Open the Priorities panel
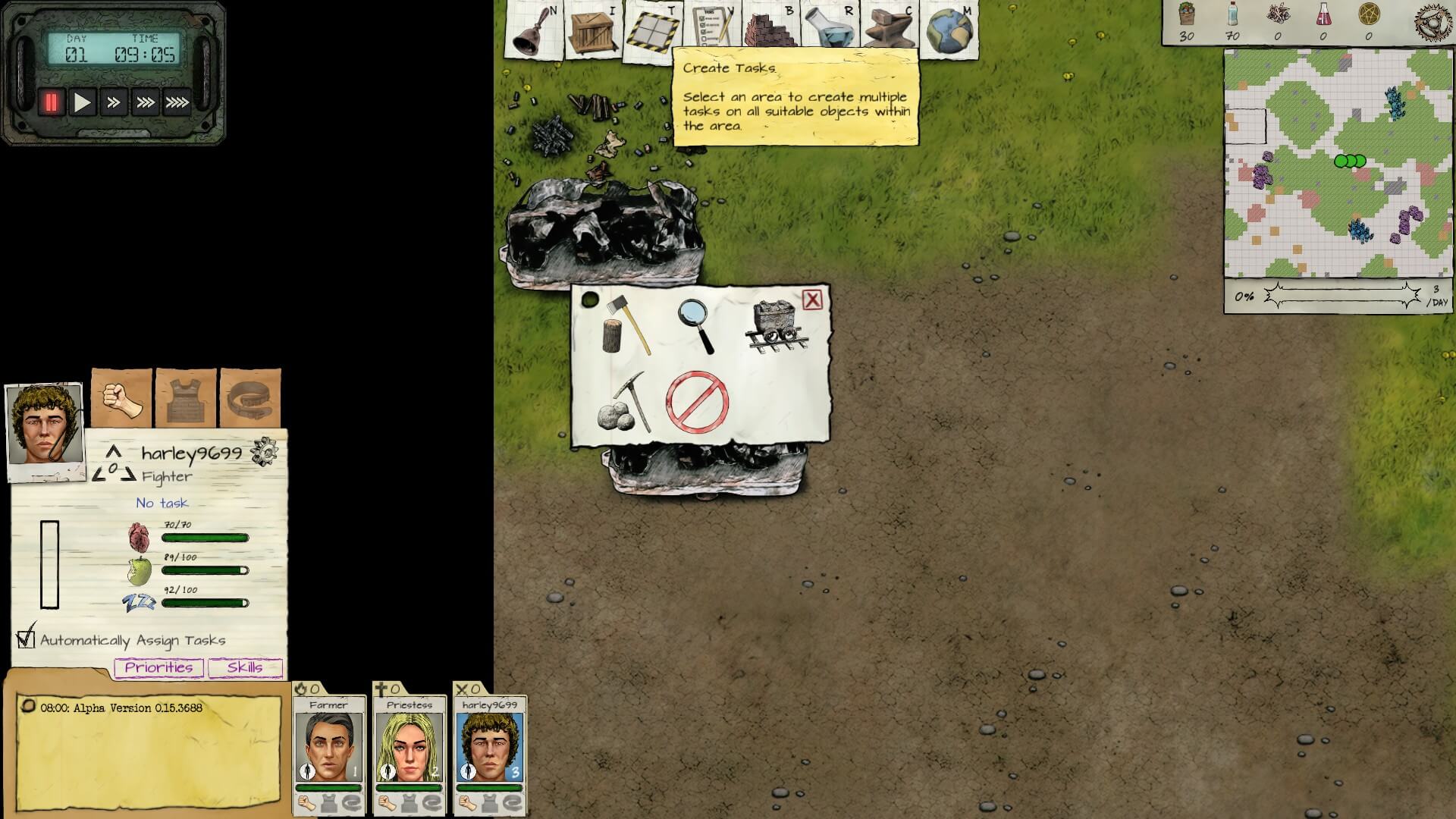The image size is (1456, 819). pyautogui.click(x=158, y=667)
